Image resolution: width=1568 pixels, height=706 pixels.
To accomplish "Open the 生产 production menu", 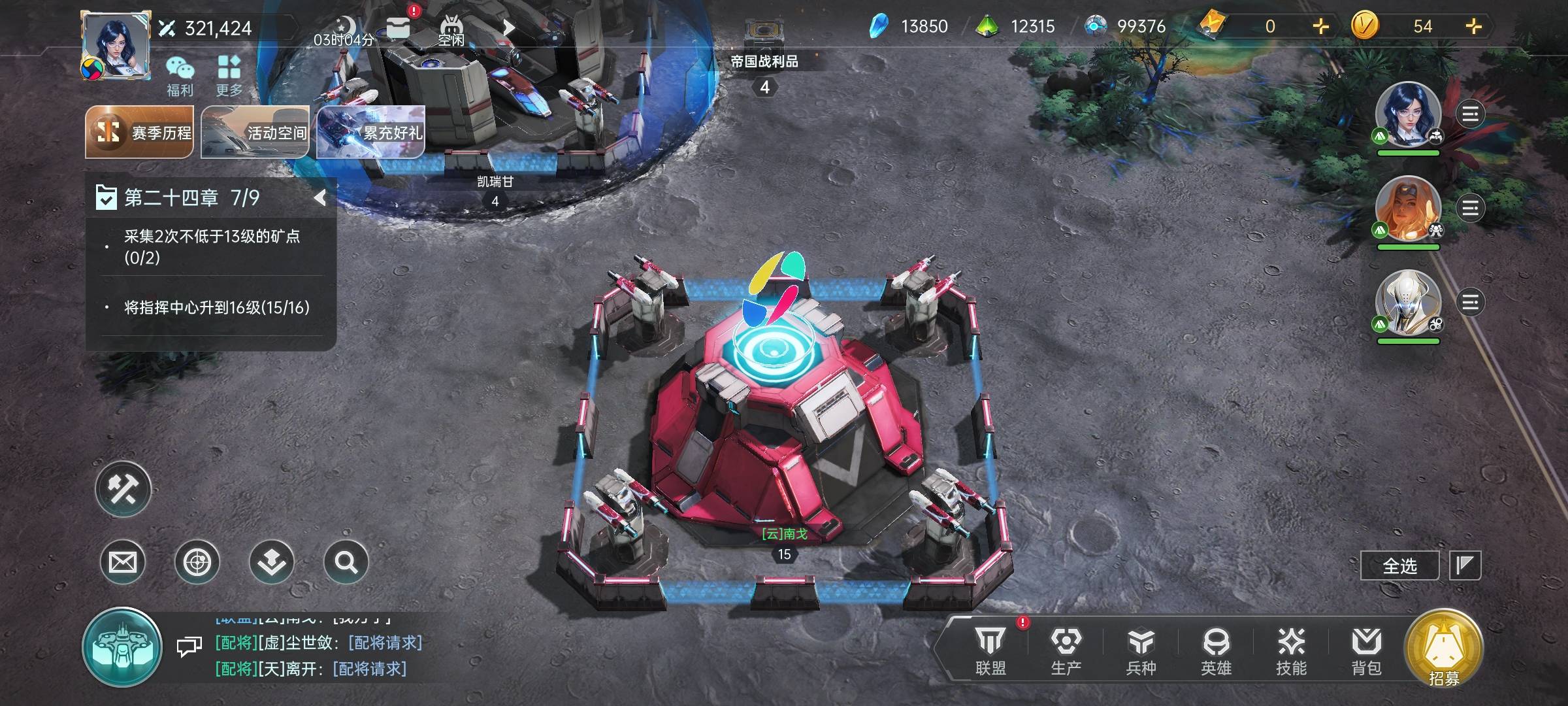I will 1066,651.
